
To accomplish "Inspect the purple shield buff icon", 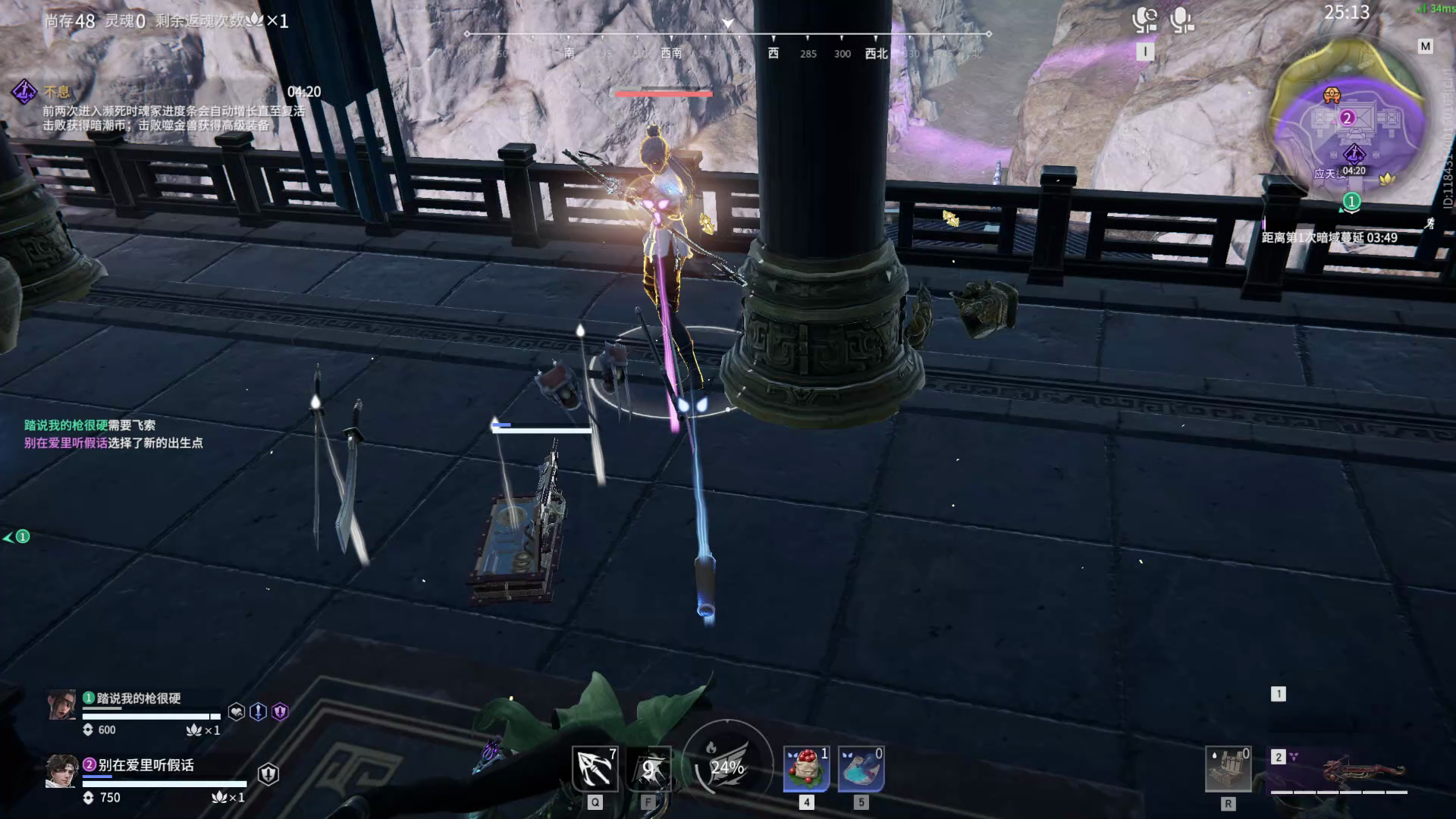I will point(281,711).
